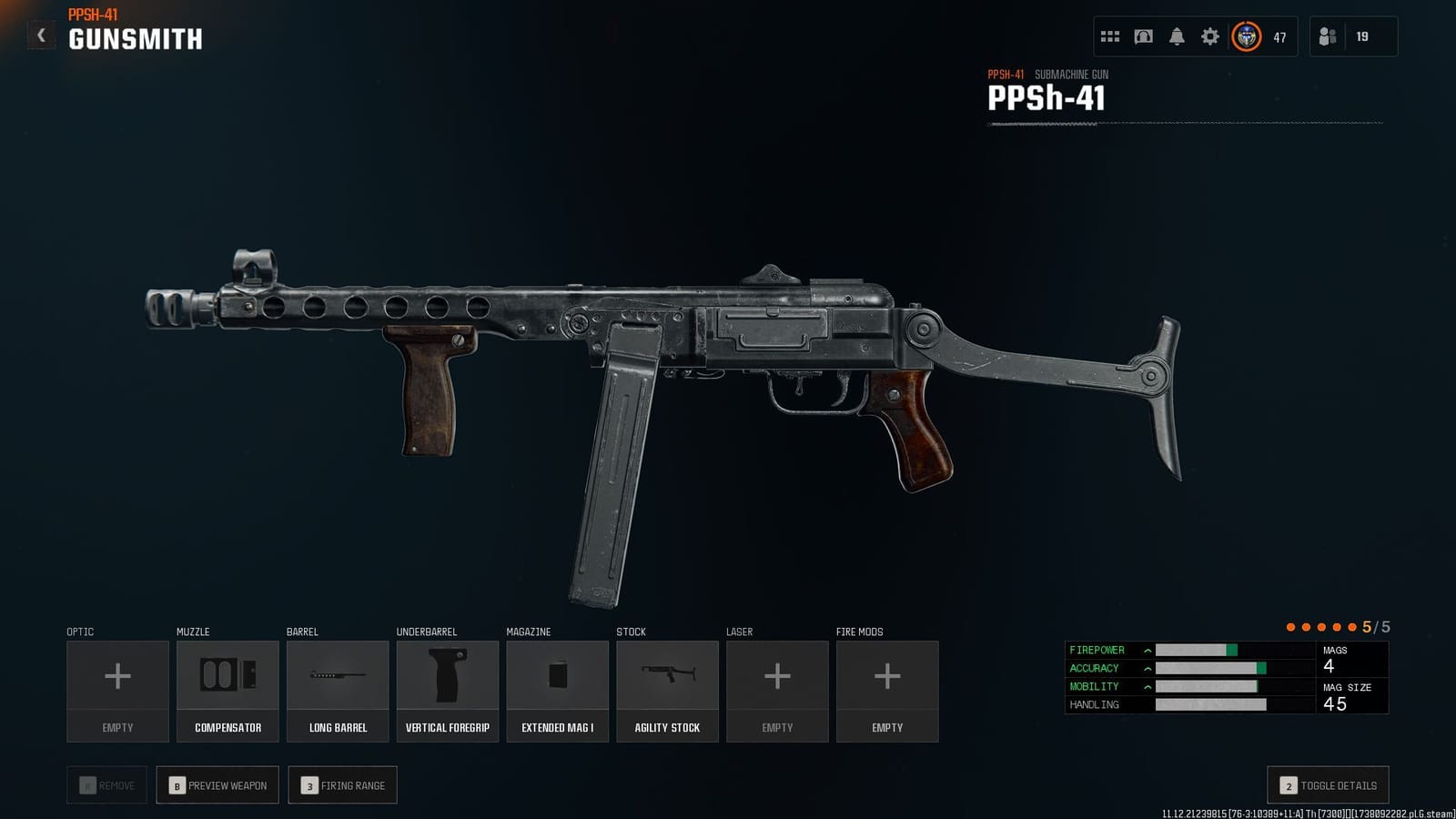1456x819 pixels.
Task: Open the empty Fire Mods slot
Action: pyautogui.click(x=887, y=689)
